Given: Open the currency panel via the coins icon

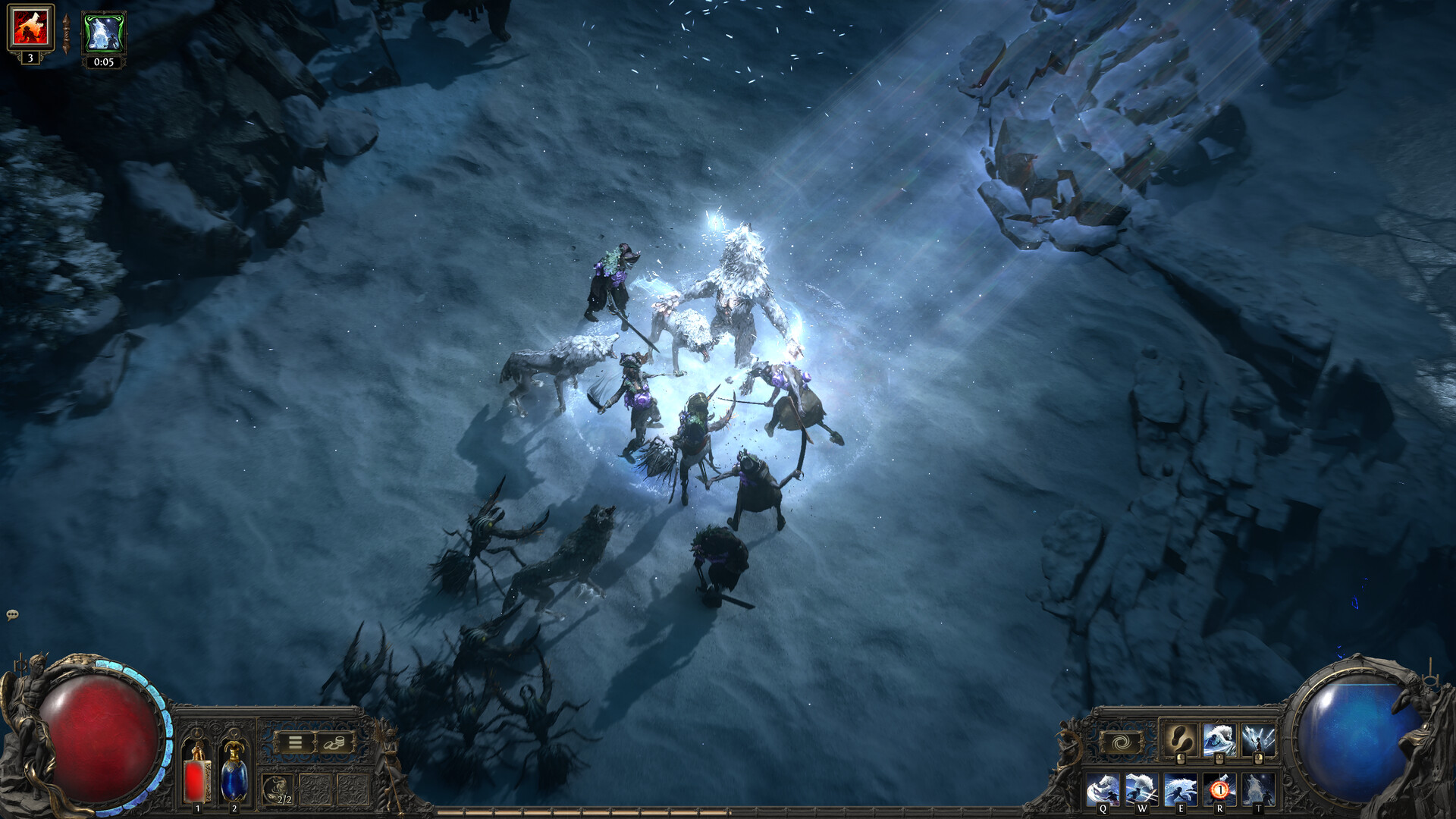Looking at the screenshot, I should (x=334, y=742).
